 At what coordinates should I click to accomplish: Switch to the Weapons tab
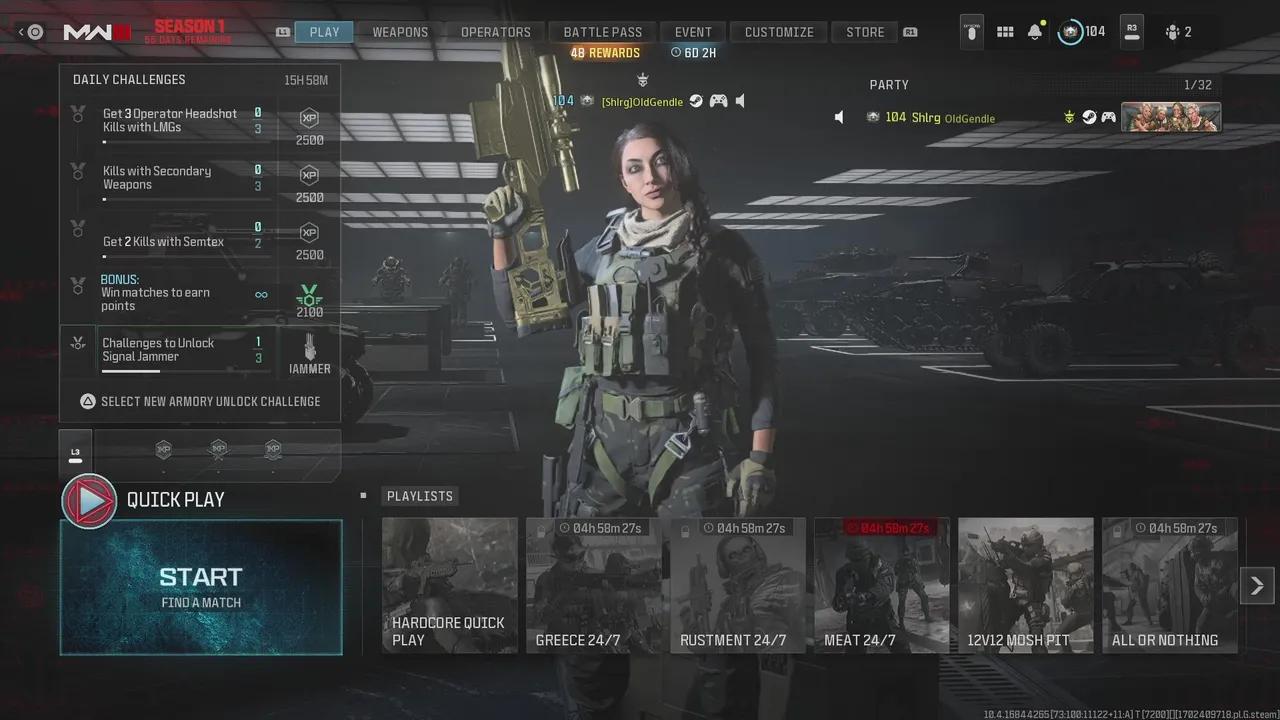(x=400, y=32)
